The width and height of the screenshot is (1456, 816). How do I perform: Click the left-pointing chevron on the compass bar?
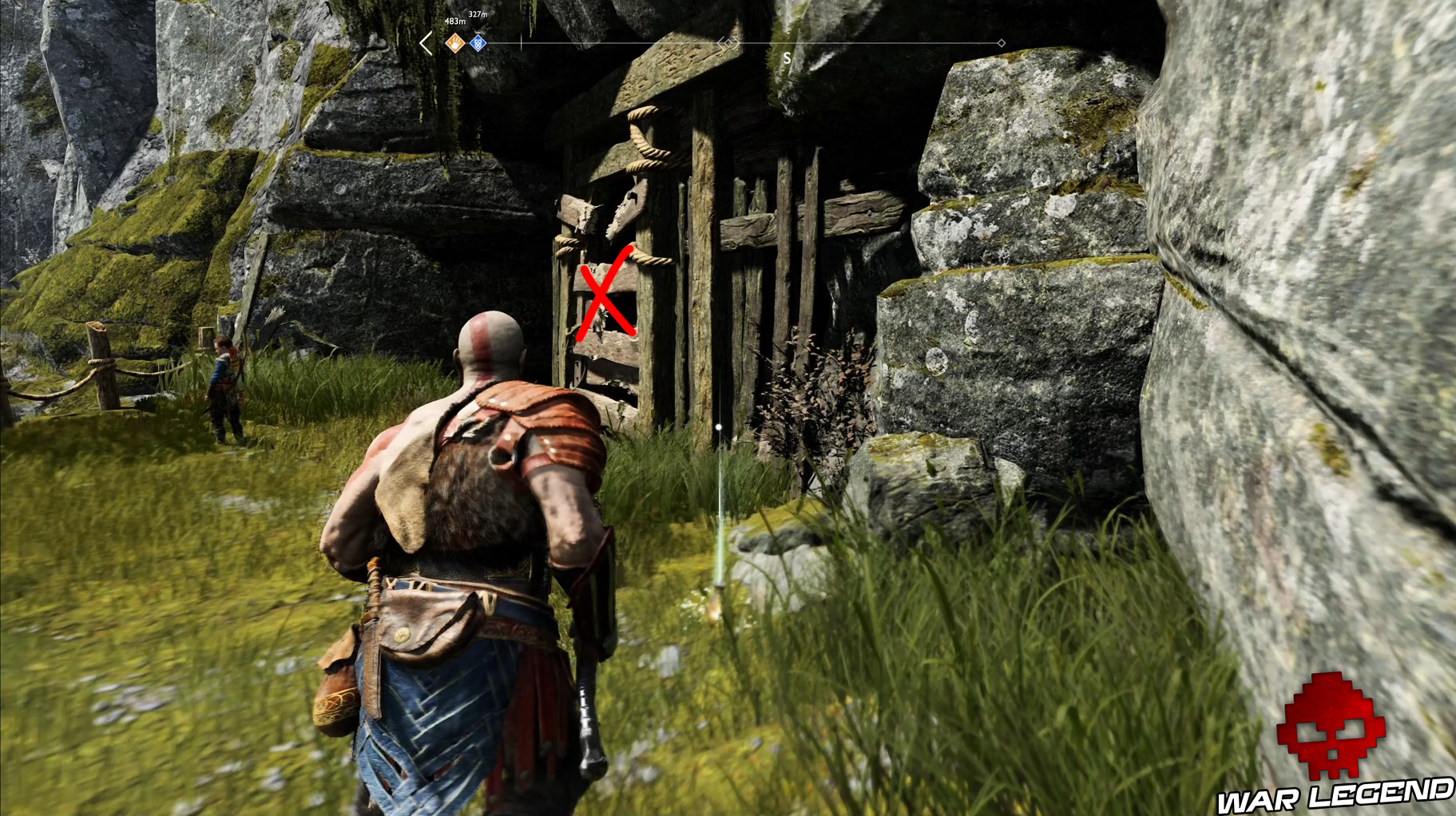pos(425,45)
